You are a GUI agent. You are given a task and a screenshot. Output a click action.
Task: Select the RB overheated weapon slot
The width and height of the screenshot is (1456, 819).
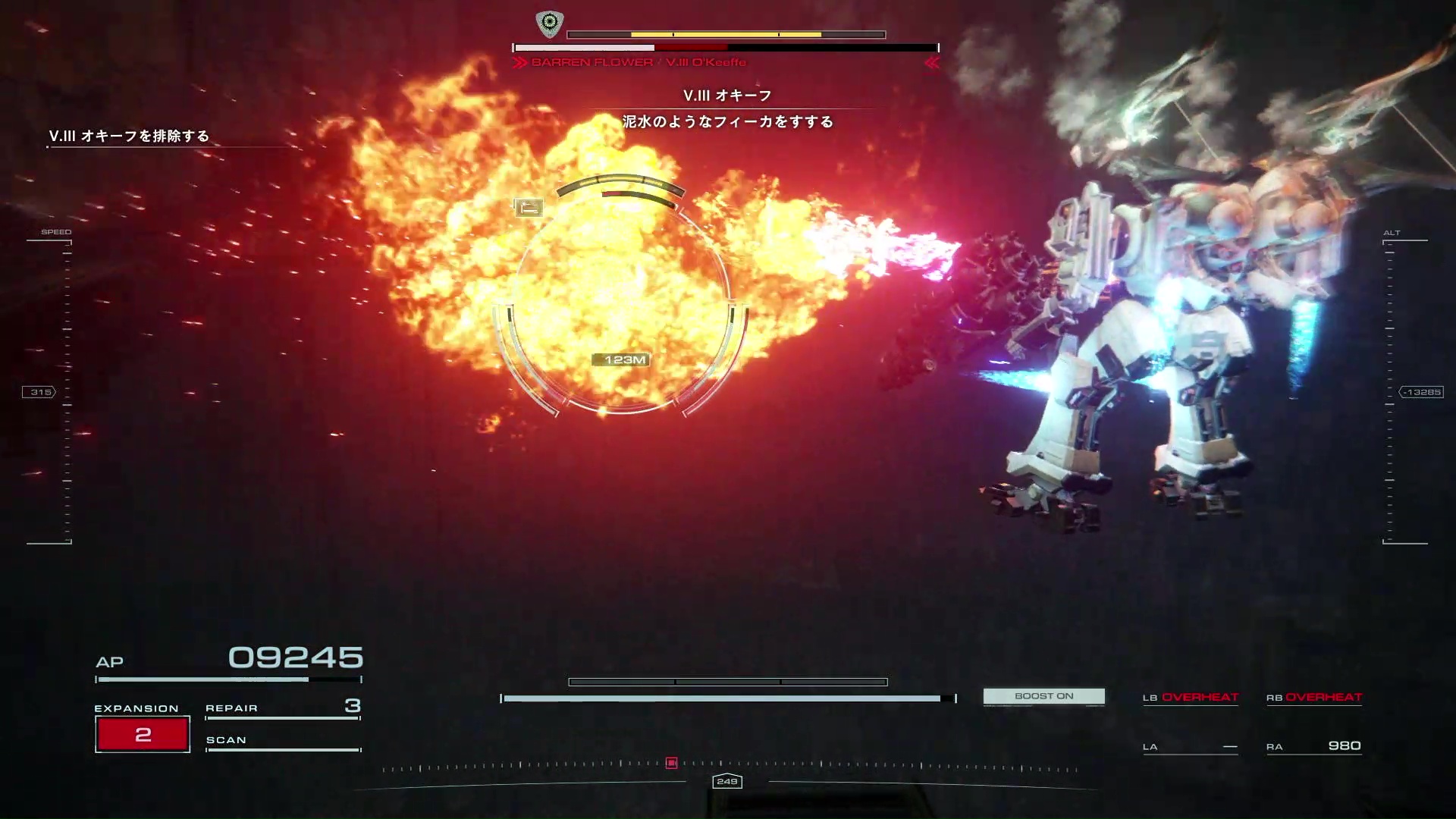point(1314,698)
